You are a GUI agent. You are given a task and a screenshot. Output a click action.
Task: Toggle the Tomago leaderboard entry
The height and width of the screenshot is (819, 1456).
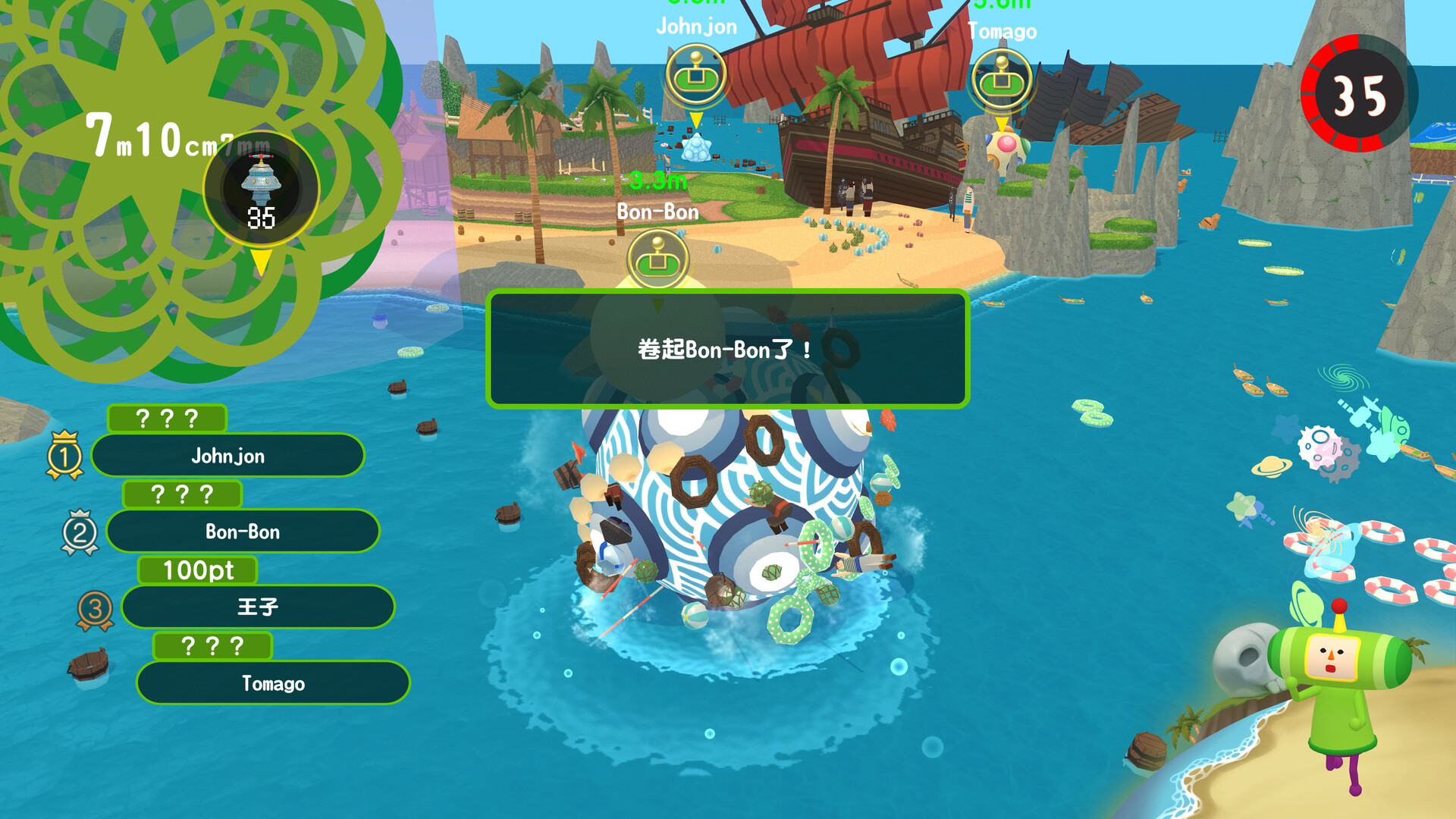pos(273,682)
